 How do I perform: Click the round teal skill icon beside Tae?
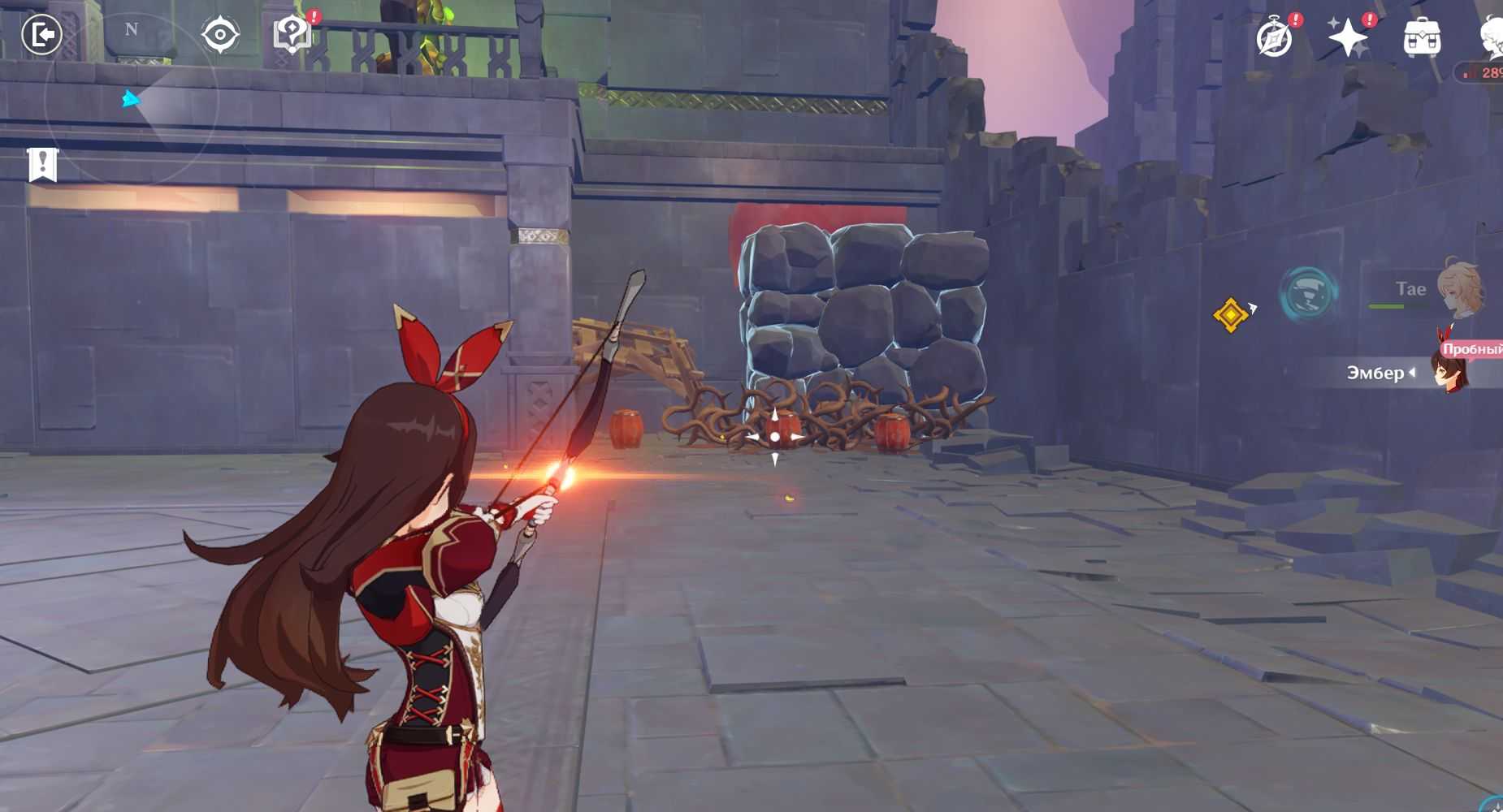1308,292
